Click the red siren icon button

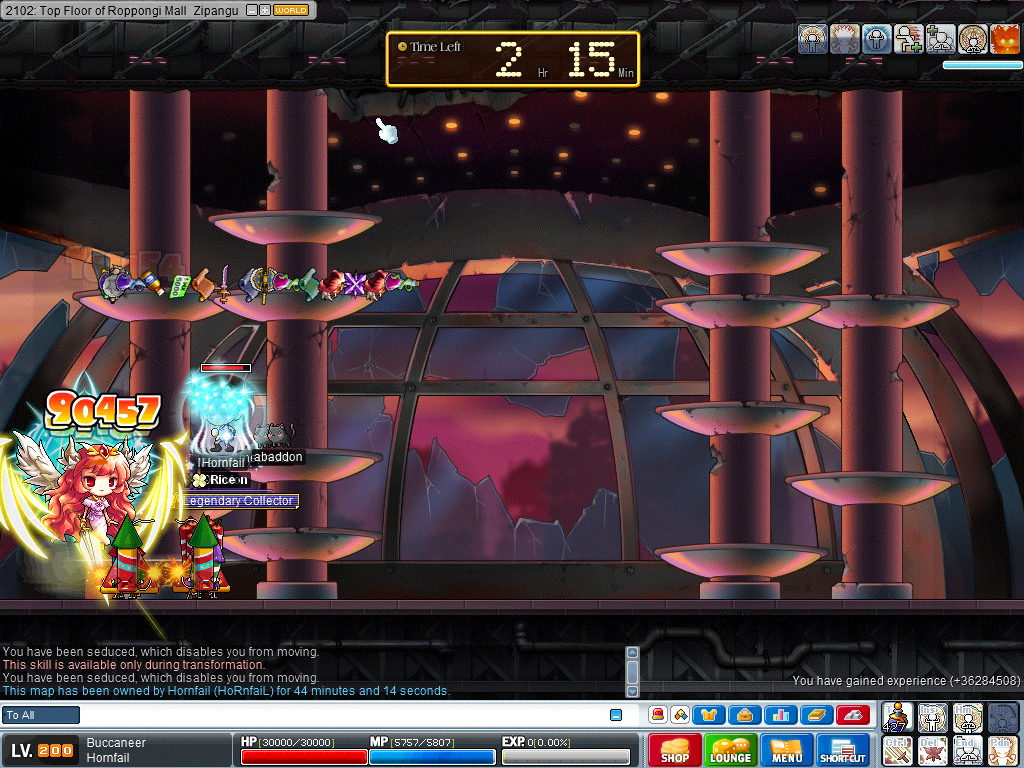(x=659, y=715)
